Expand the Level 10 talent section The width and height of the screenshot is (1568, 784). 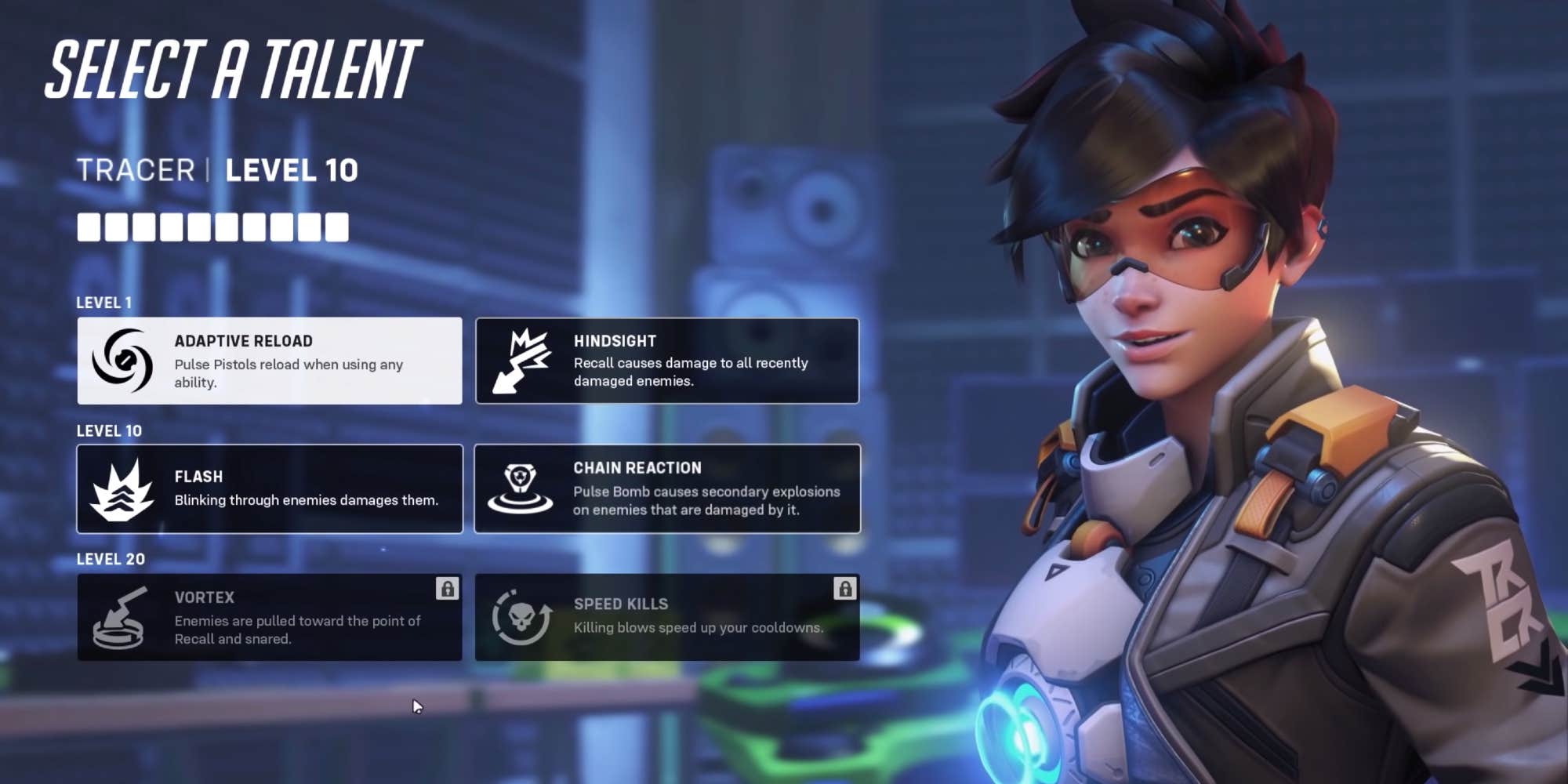[108, 430]
